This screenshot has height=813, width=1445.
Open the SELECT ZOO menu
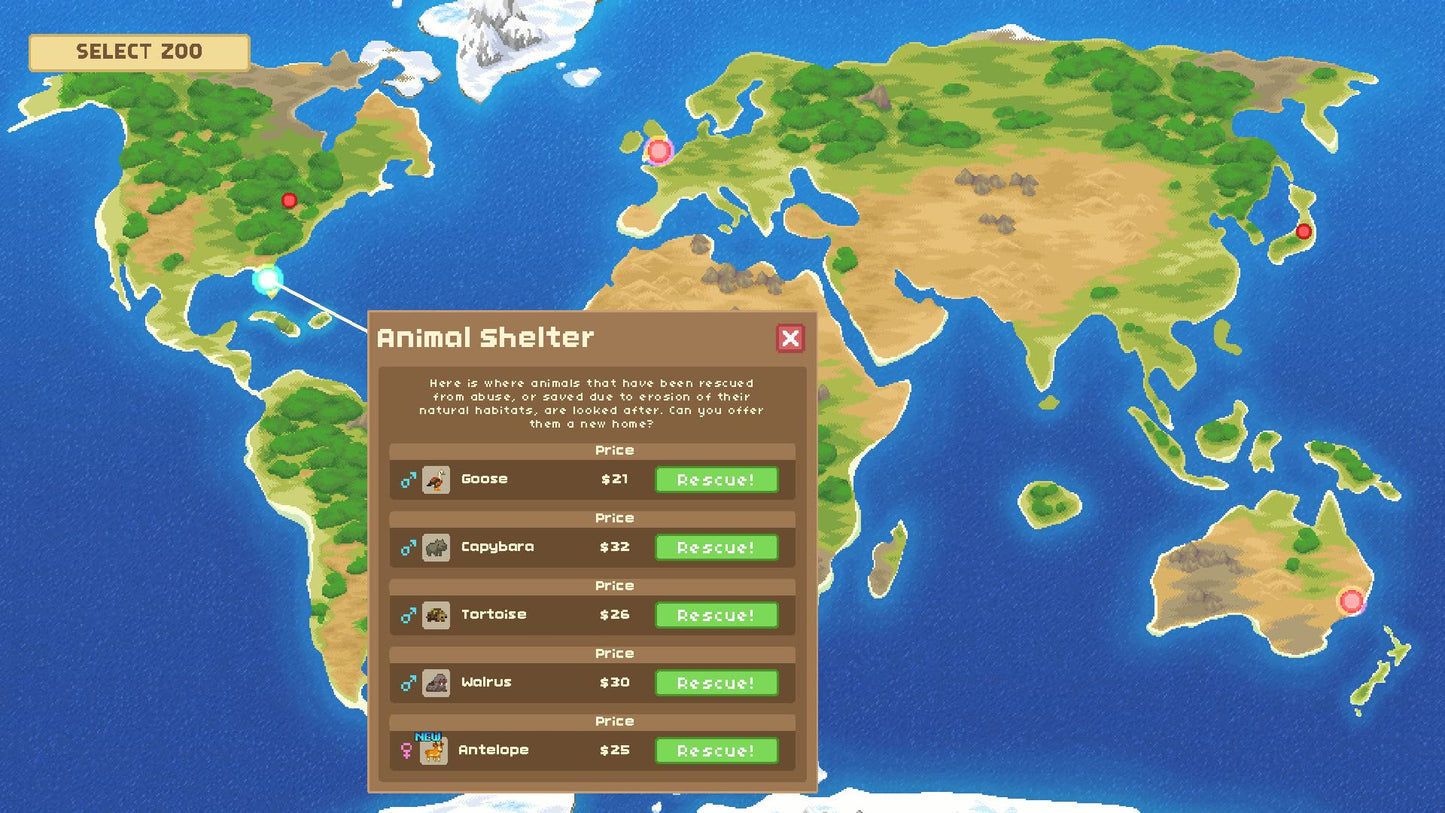[138, 52]
